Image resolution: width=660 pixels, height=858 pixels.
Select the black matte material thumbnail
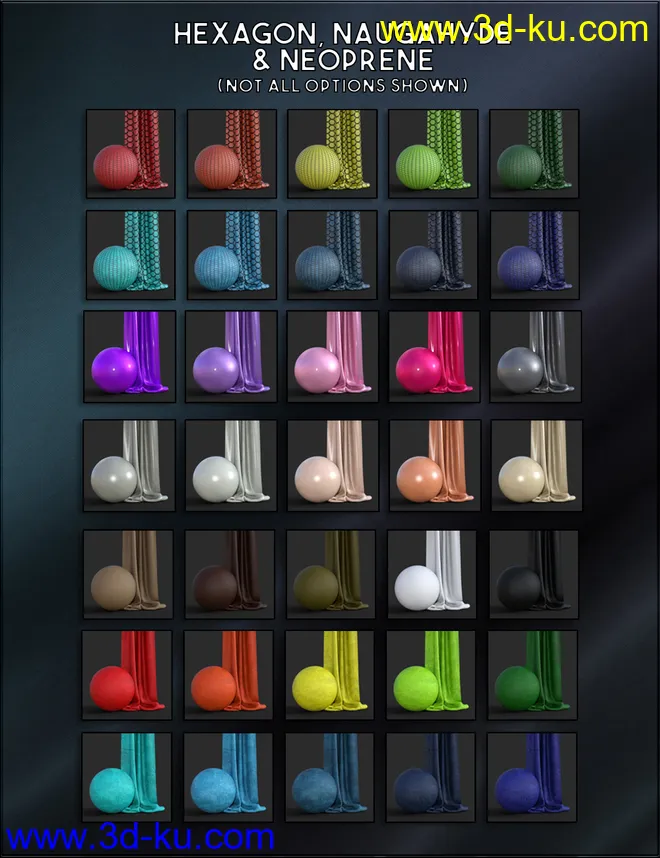point(533,574)
